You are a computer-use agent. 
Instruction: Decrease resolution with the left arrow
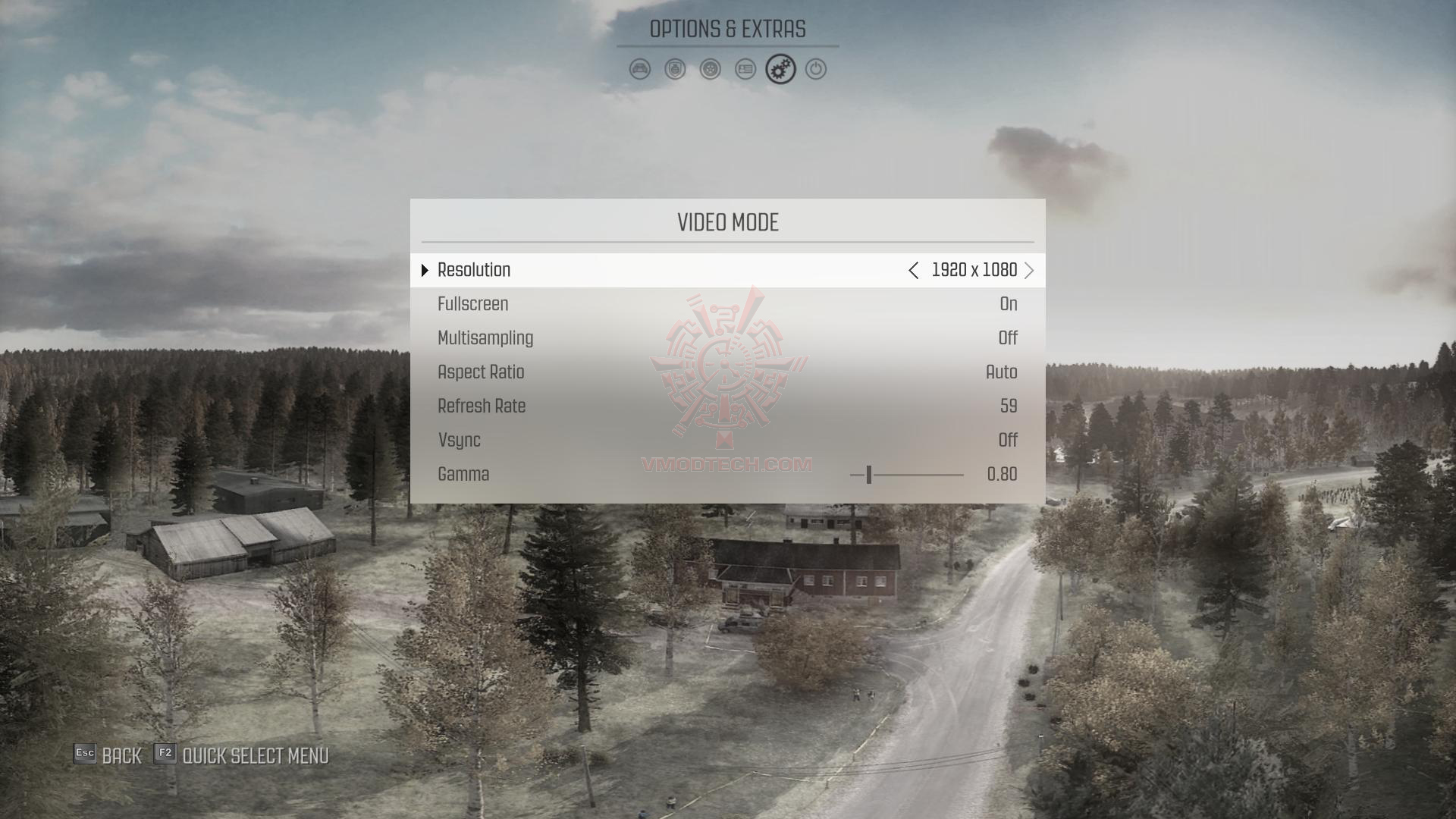(914, 271)
